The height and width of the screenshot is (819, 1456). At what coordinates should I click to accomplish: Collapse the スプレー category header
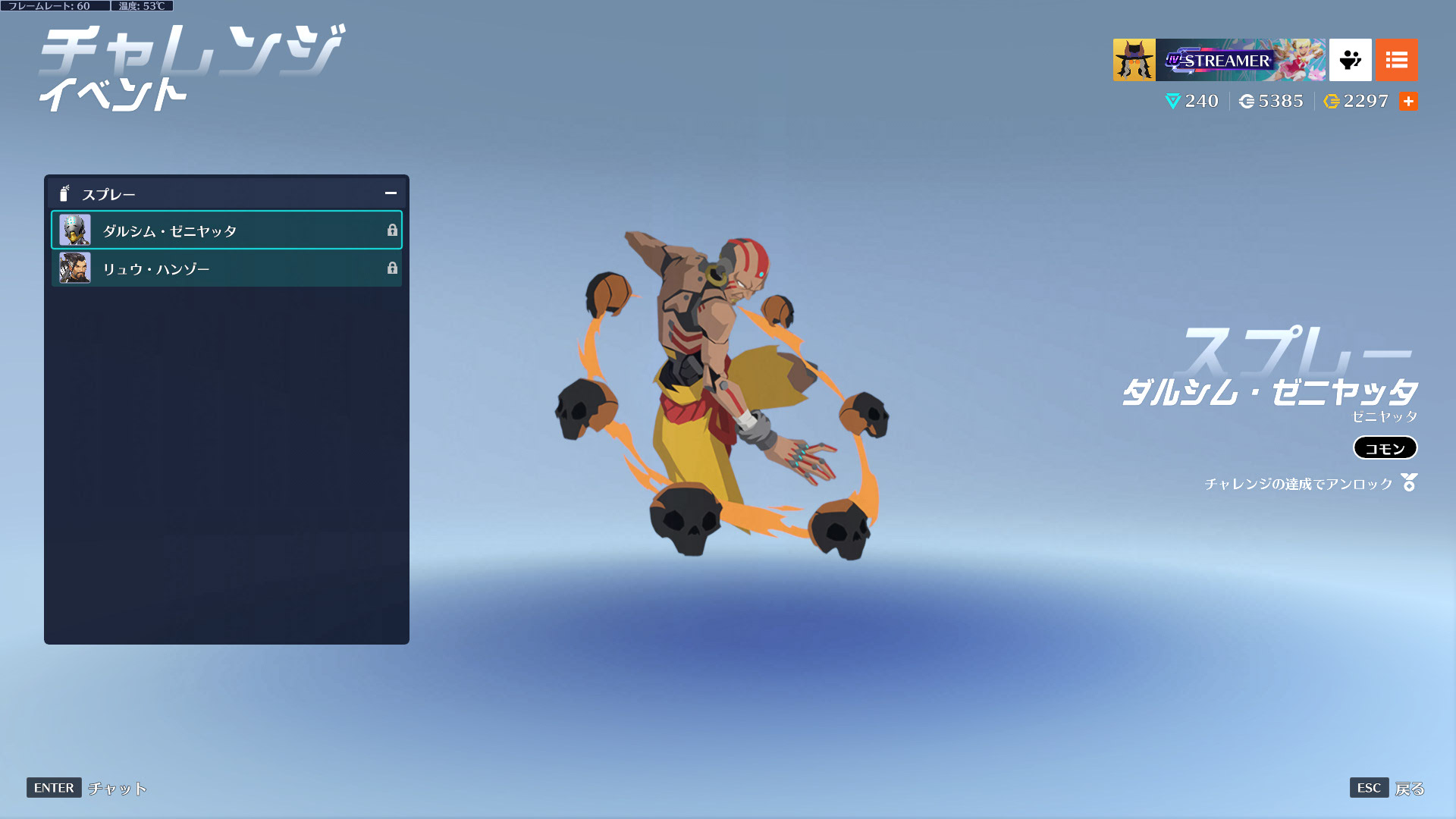tap(391, 194)
